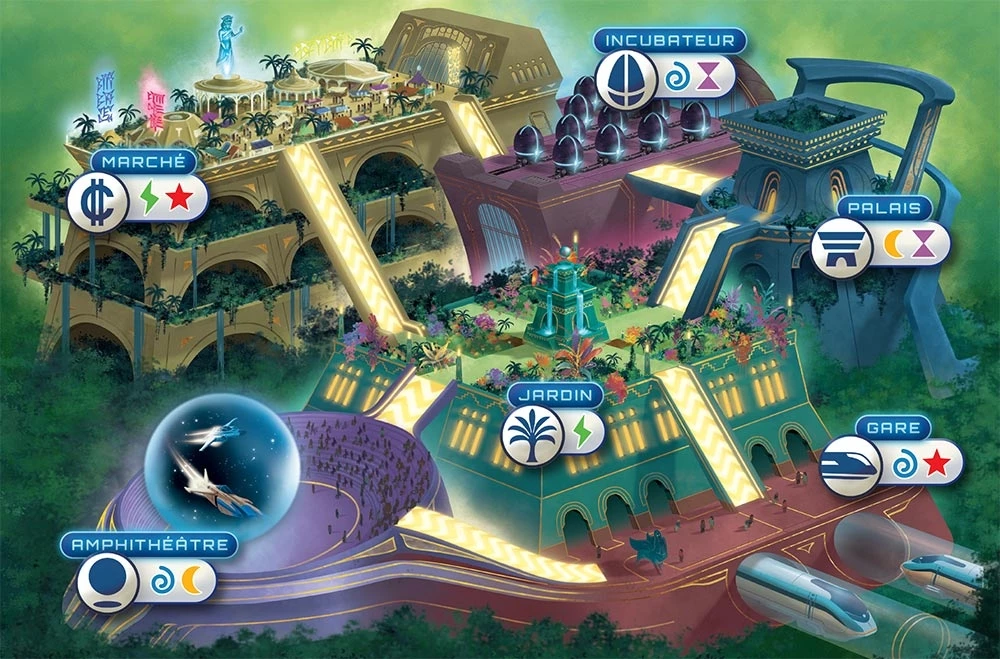
Task: Pick the Amphithéâtre location marker
Action: coord(107,583)
